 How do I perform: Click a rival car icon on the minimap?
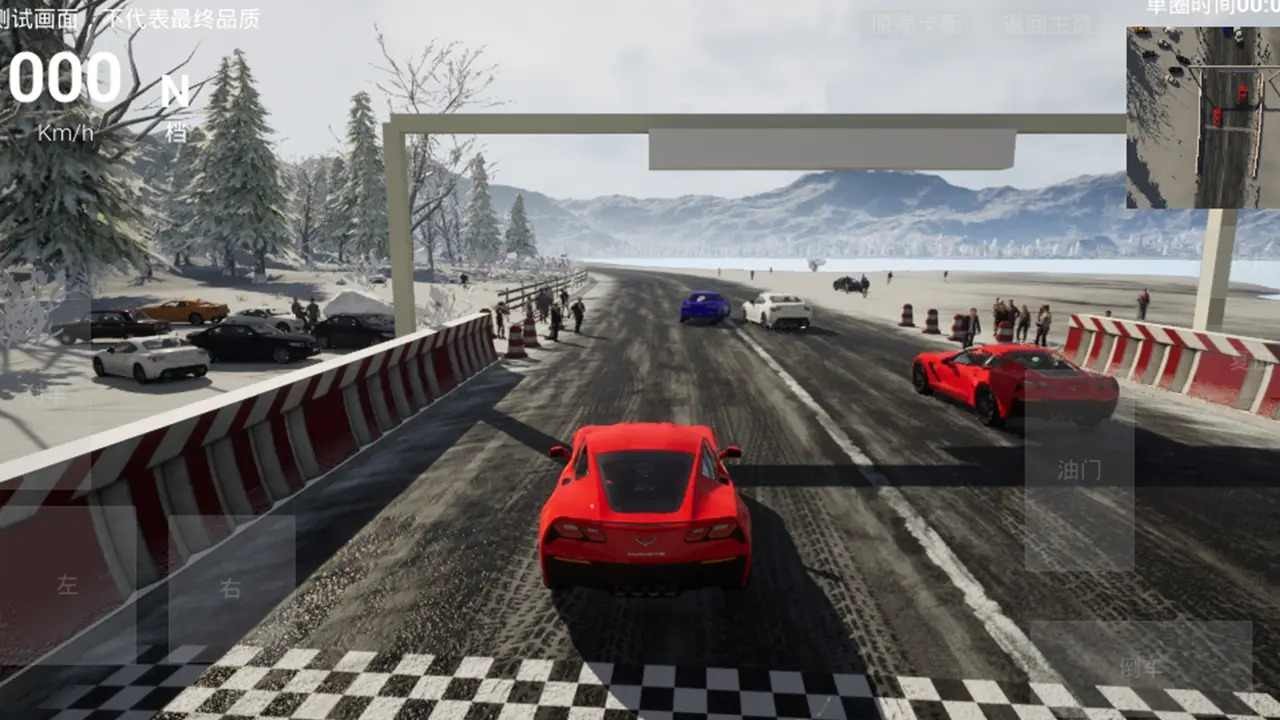[x=1242, y=91]
